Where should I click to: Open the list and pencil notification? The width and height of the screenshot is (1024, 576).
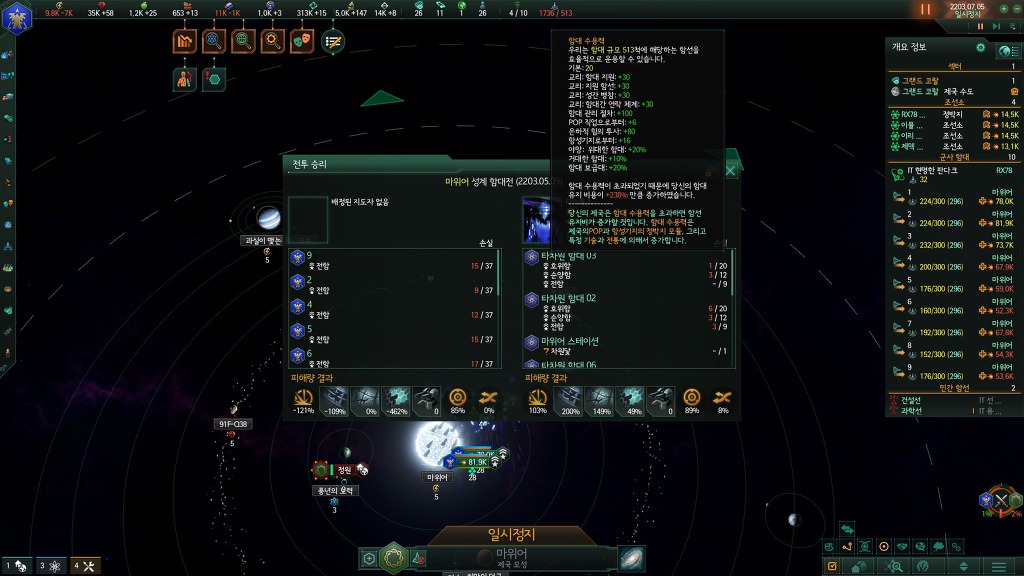click(x=332, y=41)
